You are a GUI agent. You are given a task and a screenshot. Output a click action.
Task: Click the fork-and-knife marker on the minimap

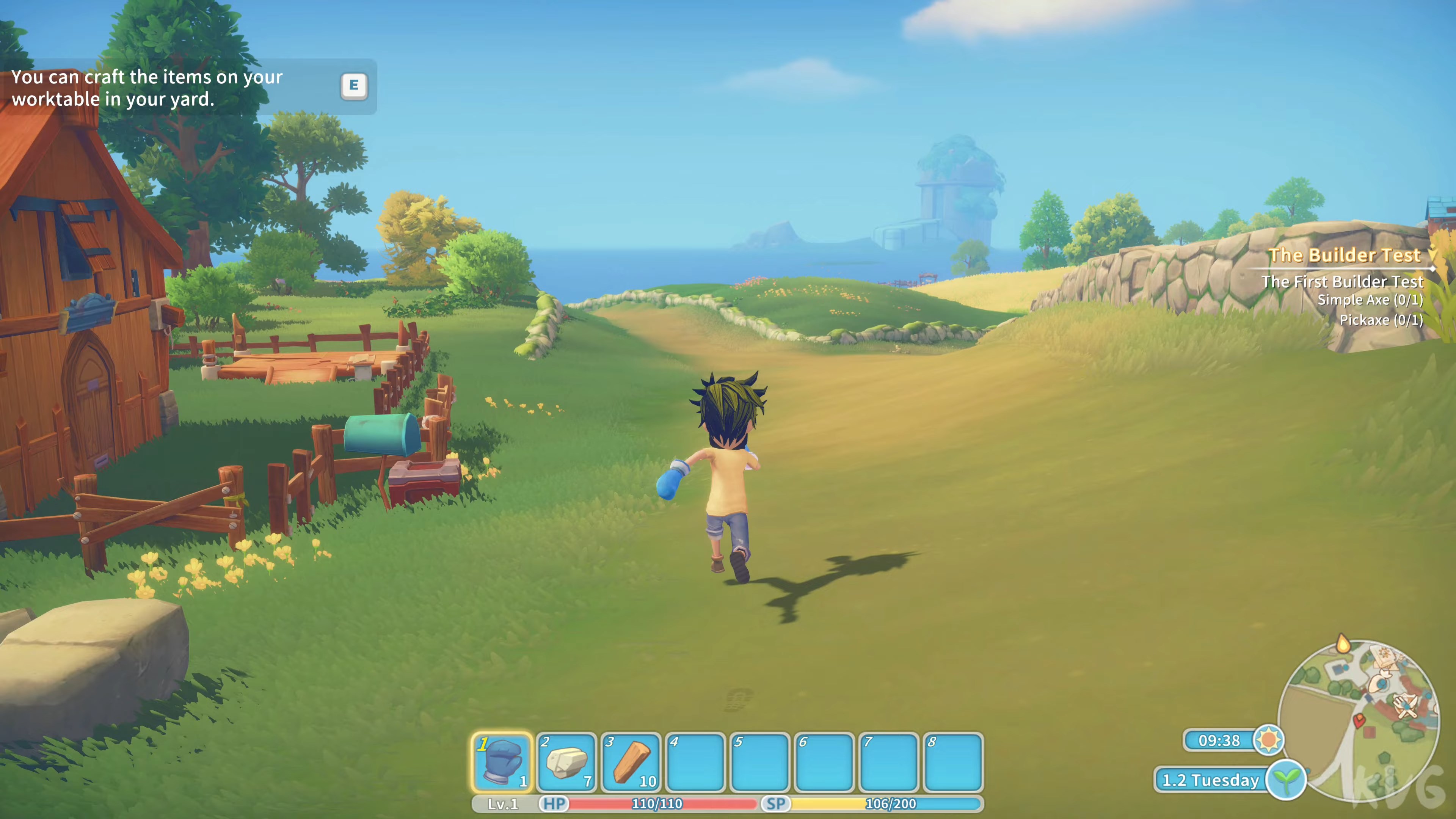(x=1406, y=705)
